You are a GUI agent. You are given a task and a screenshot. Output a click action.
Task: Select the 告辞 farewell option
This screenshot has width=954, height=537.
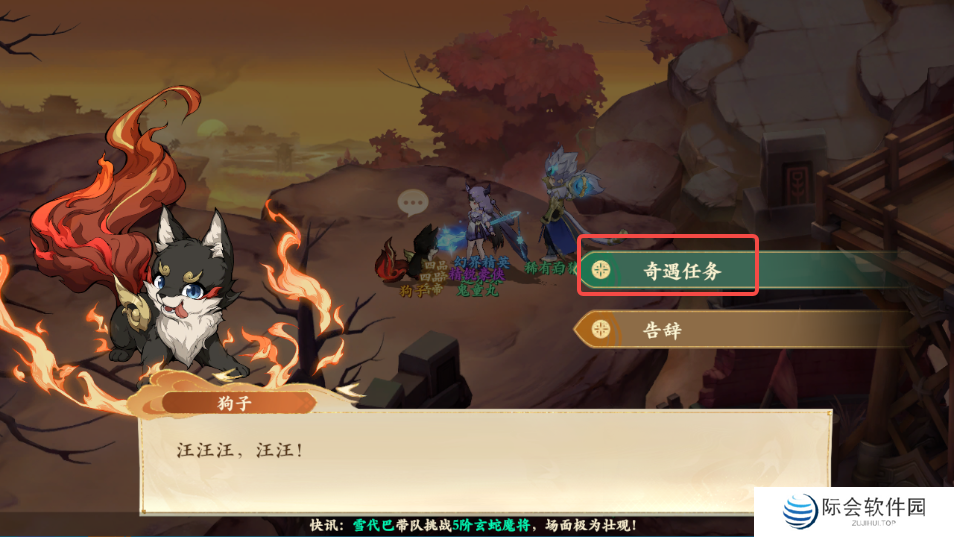[680, 329]
